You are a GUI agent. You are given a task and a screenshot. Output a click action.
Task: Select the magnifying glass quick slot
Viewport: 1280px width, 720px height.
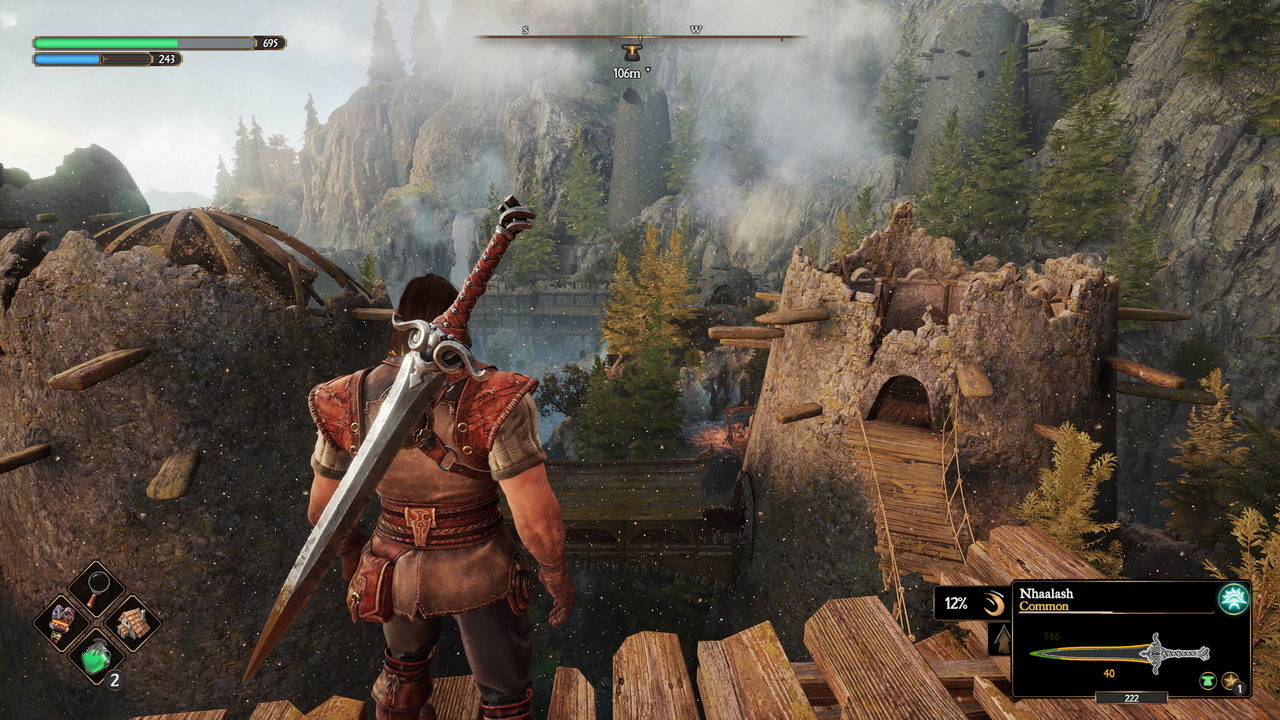point(96,588)
